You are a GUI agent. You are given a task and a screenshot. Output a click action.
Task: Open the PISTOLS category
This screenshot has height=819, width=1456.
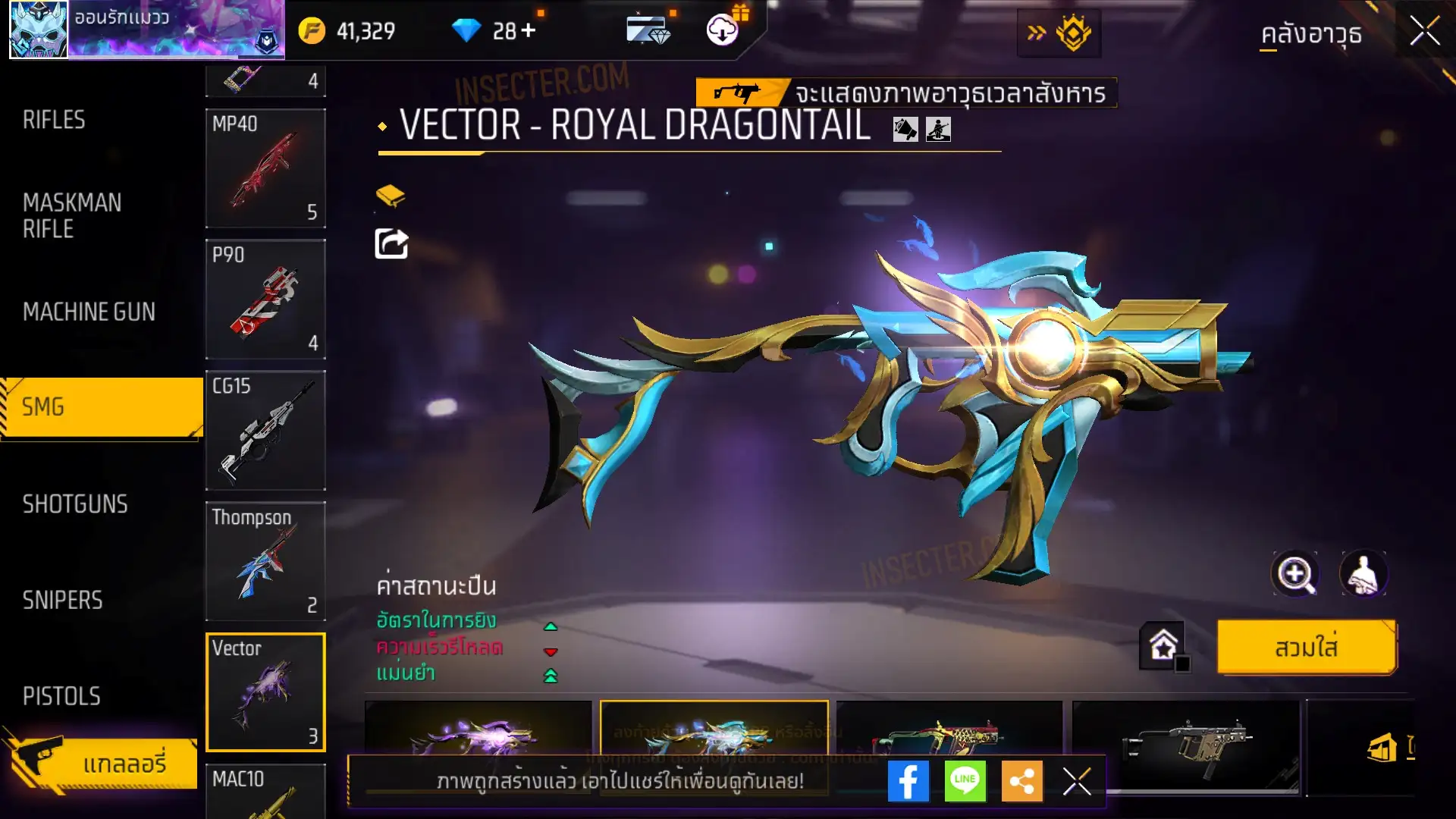(x=61, y=696)
